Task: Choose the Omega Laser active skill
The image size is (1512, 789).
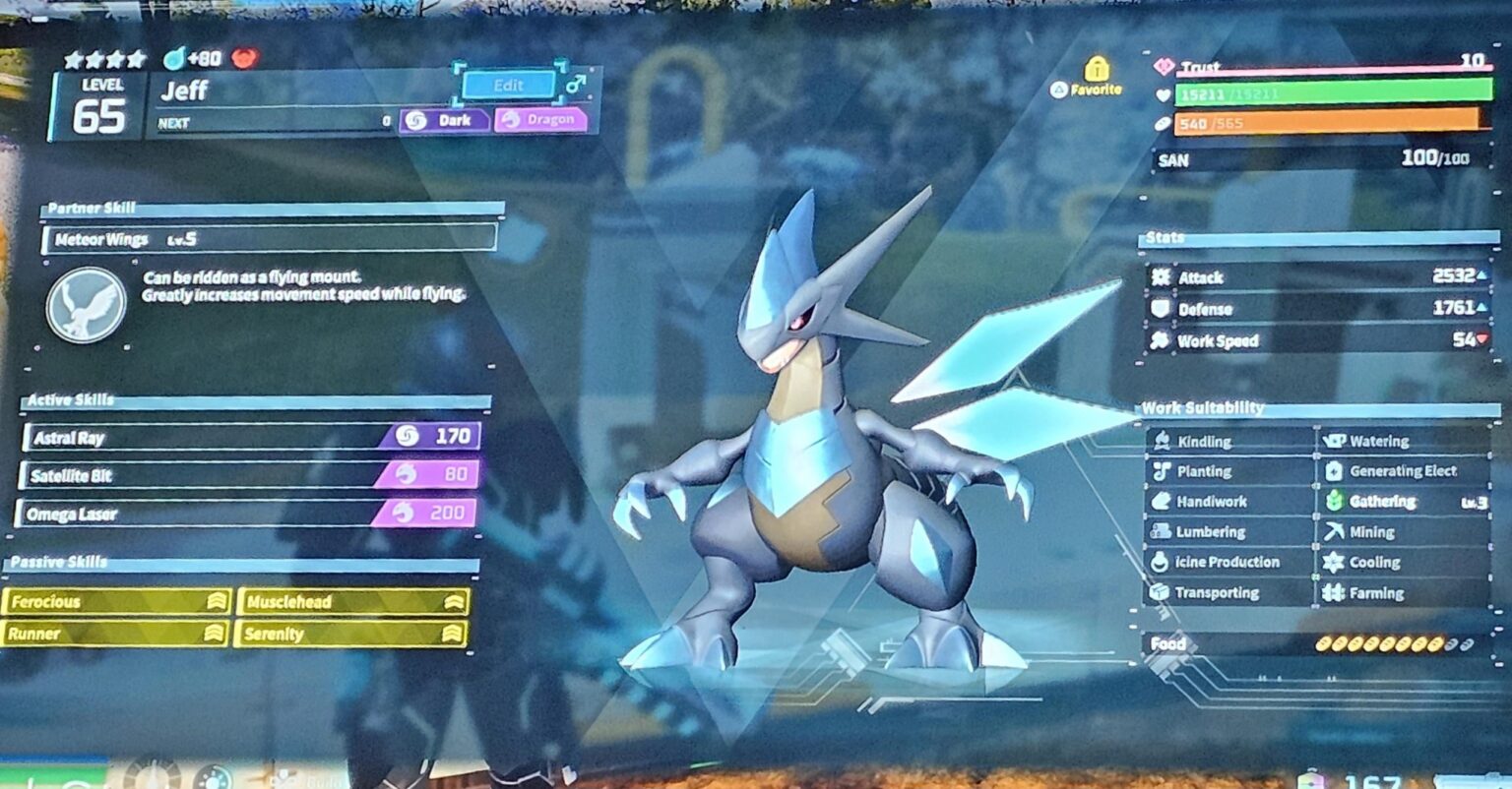Action: [246, 514]
